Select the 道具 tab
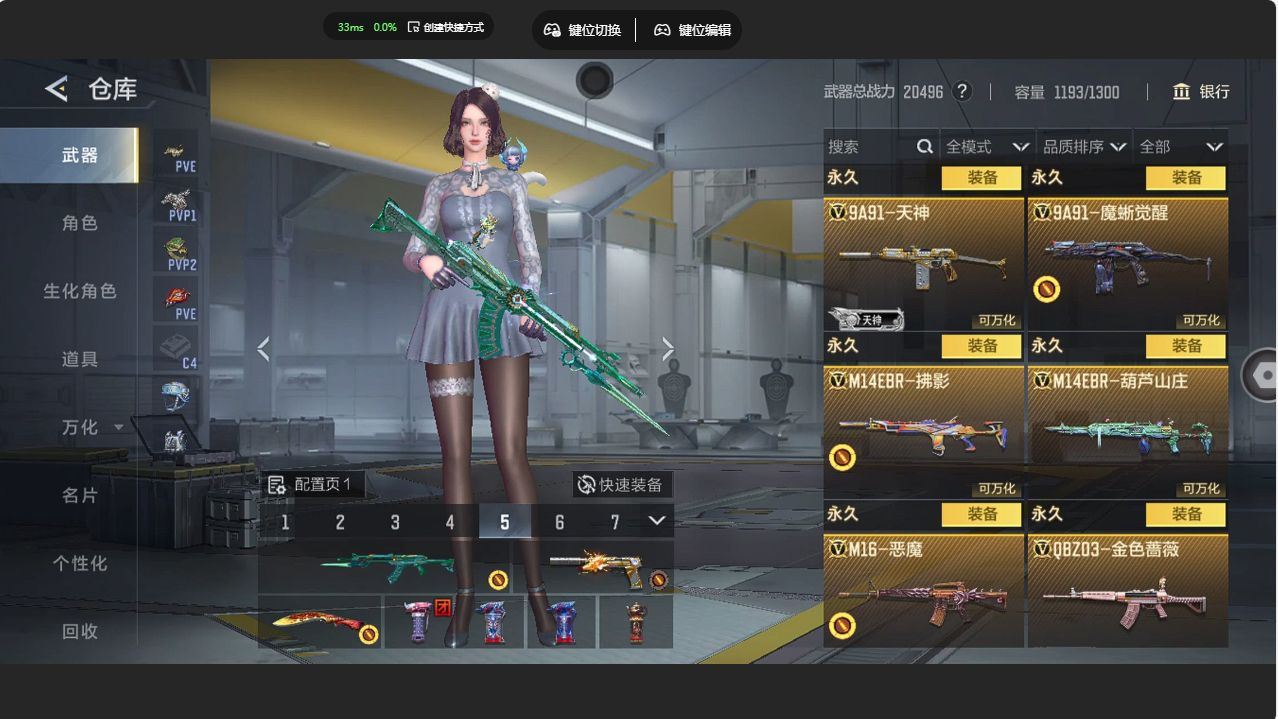The height and width of the screenshot is (719, 1278). (x=80, y=359)
